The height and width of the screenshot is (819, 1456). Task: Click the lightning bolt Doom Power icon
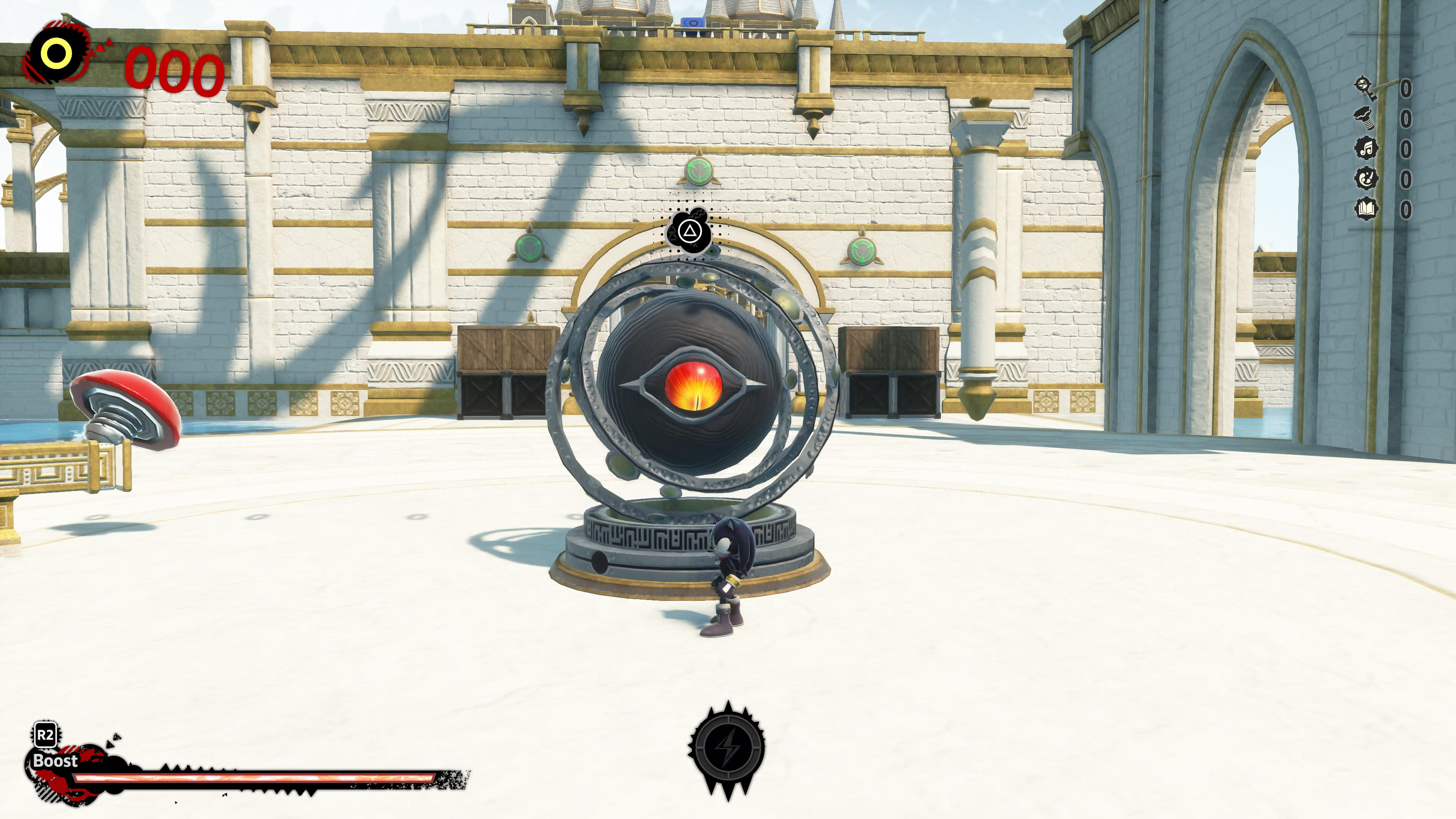(x=727, y=747)
